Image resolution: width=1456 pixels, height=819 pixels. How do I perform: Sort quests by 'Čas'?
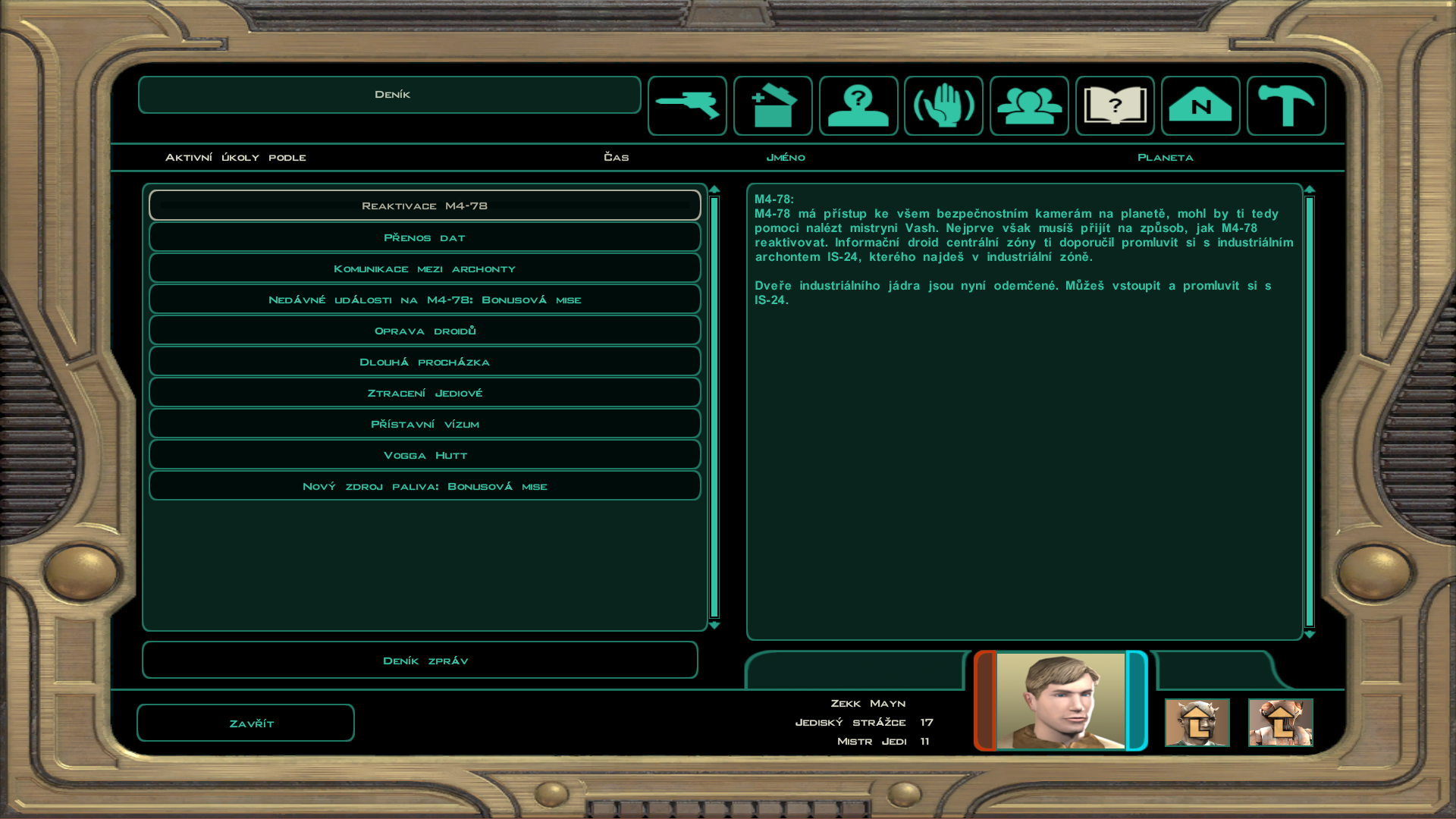(616, 157)
